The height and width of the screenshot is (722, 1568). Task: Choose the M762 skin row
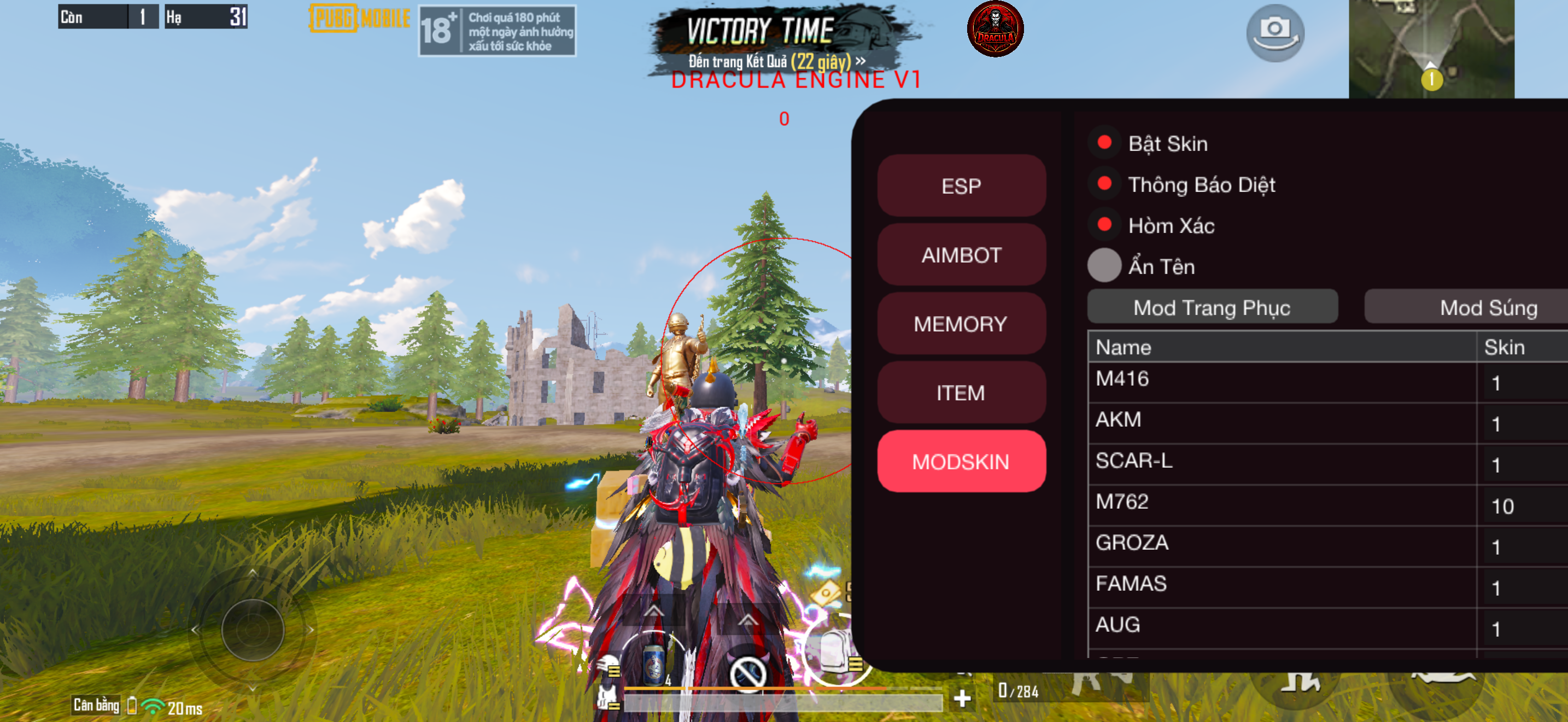coord(1282,503)
